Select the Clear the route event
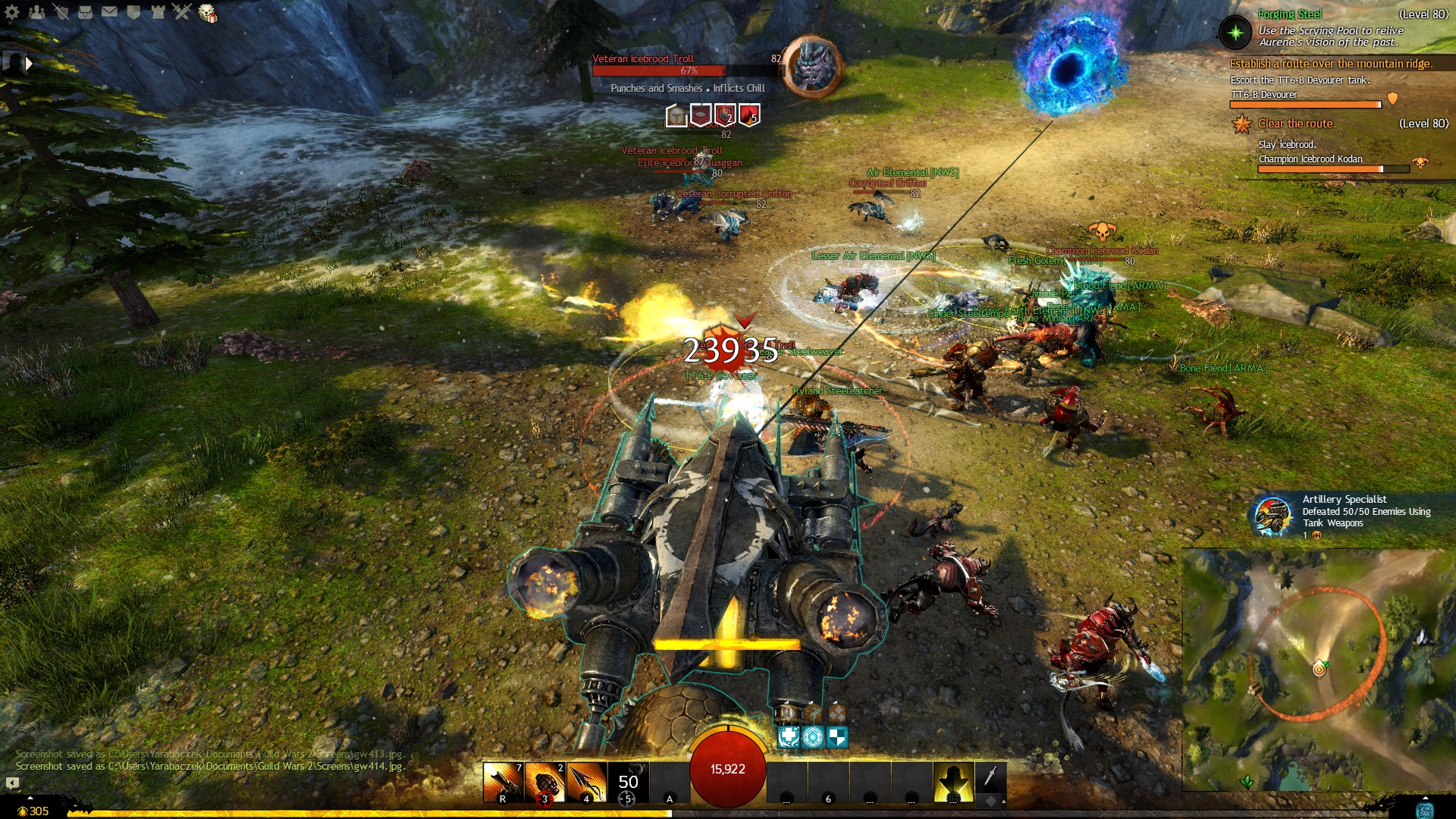The height and width of the screenshot is (819, 1456). point(1295,124)
